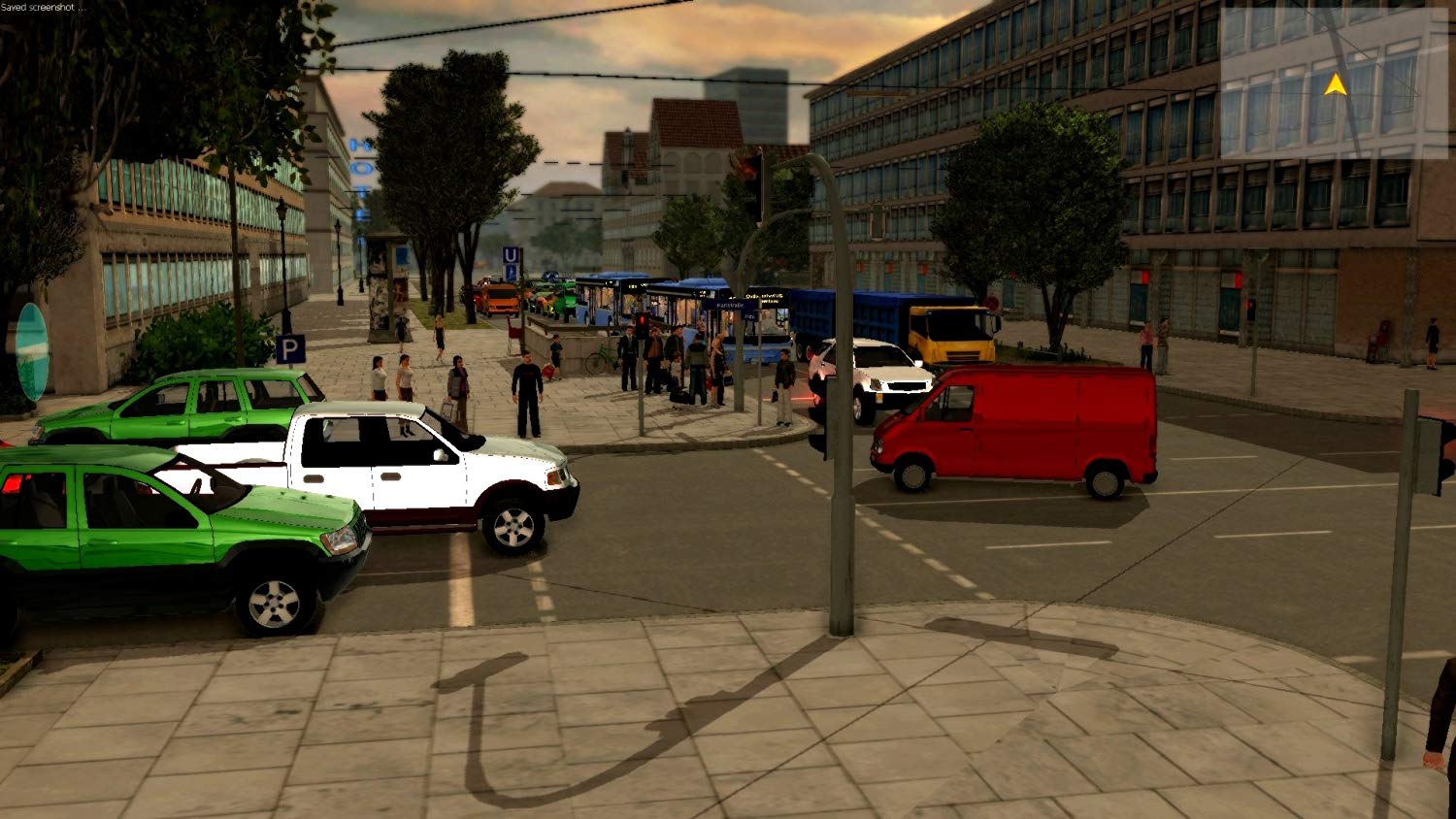This screenshot has height=819, width=1456.
Task: Click the Hauptbahnhof destination display on the bus
Action: tap(763, 296)
